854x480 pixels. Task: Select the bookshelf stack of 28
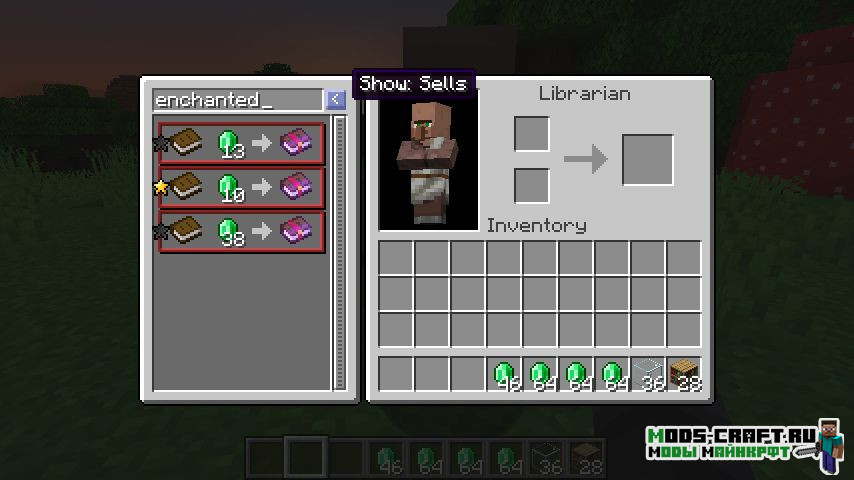tap(684, 374)
